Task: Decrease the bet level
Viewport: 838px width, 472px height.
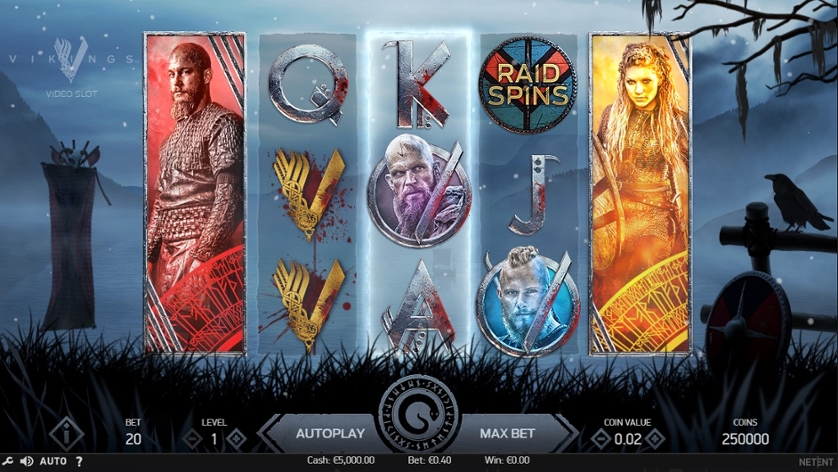Action: [x=194, y=438]
